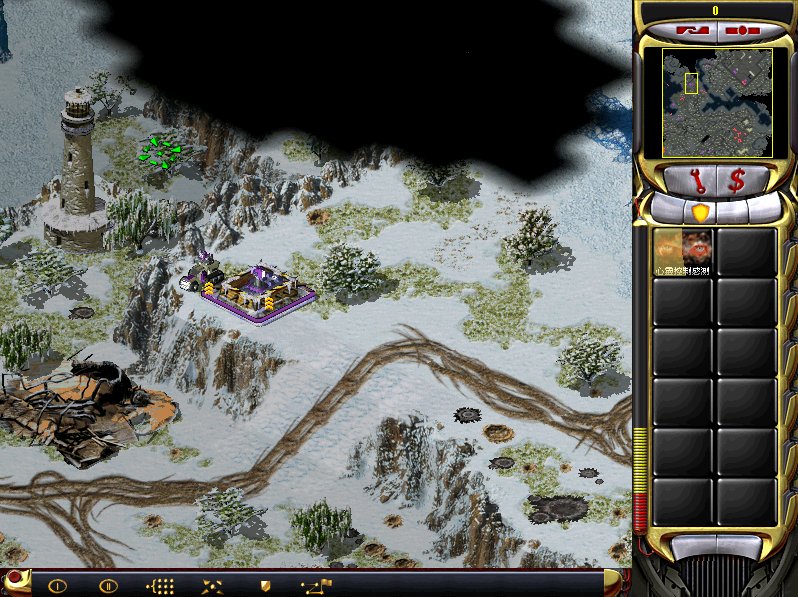
Task: Select team one on the command bar
Action: (57, 586)
